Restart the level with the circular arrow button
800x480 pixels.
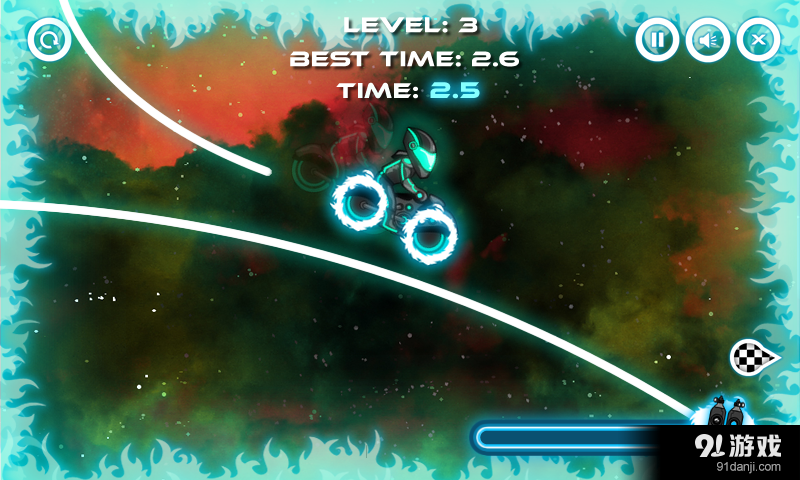47,40
